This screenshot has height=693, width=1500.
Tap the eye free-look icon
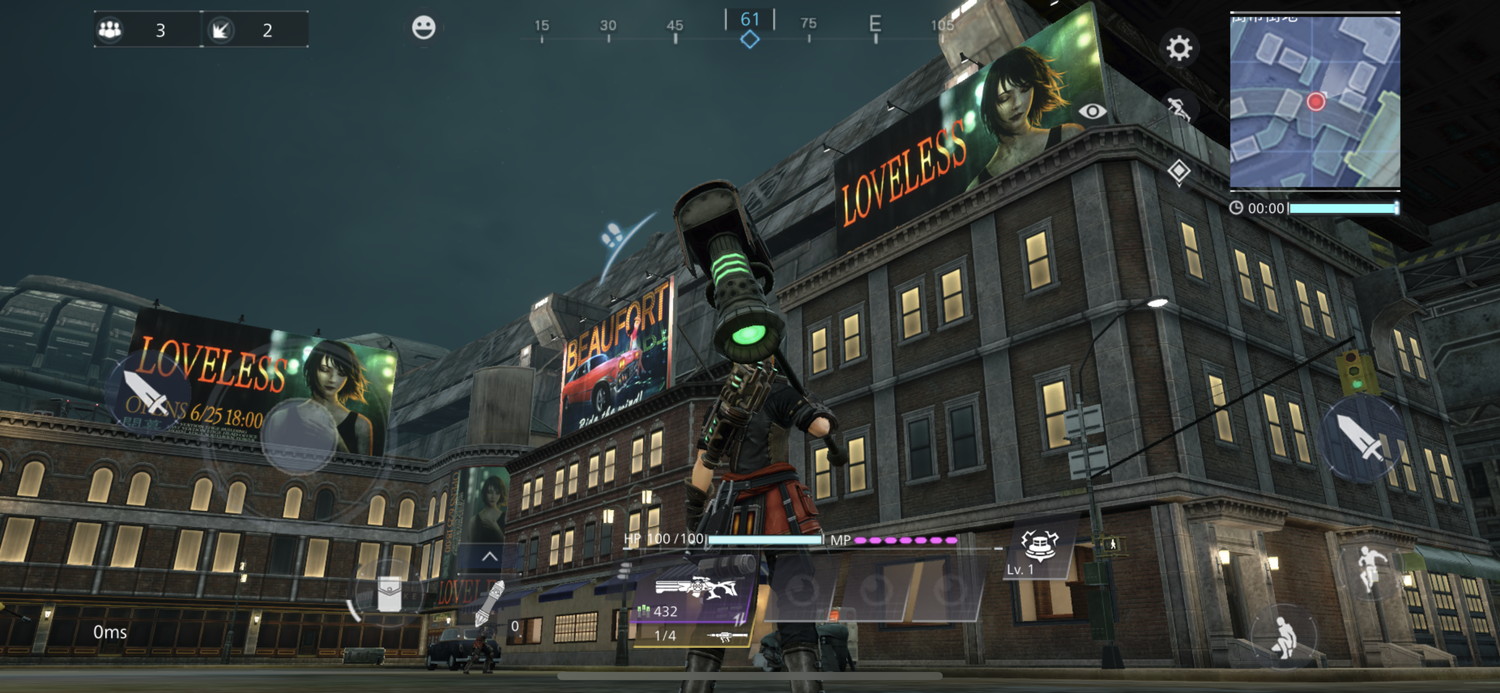click(x=1092, y=111)
